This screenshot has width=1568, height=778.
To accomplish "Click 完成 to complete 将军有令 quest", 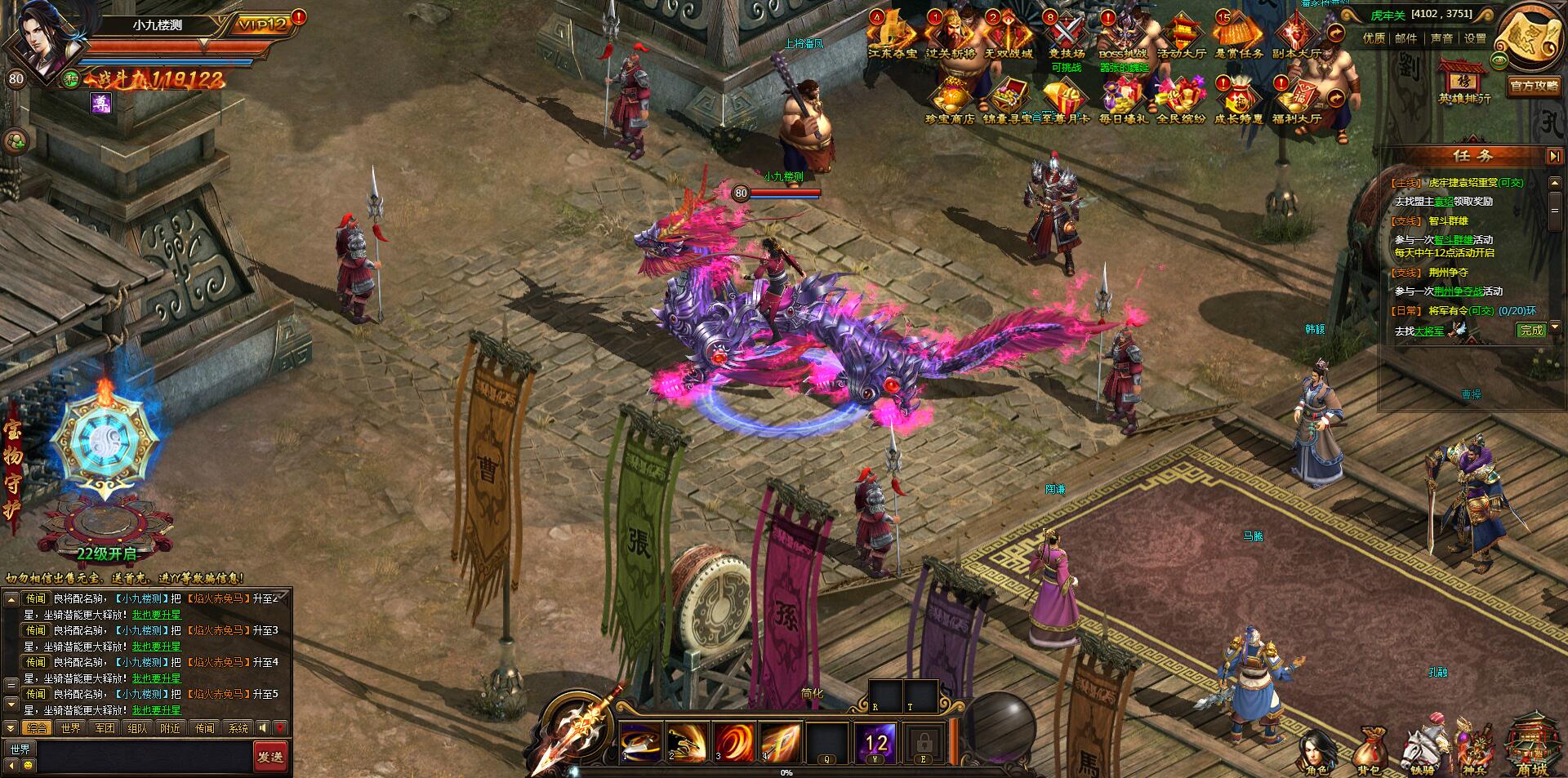I will (1530, 330).
